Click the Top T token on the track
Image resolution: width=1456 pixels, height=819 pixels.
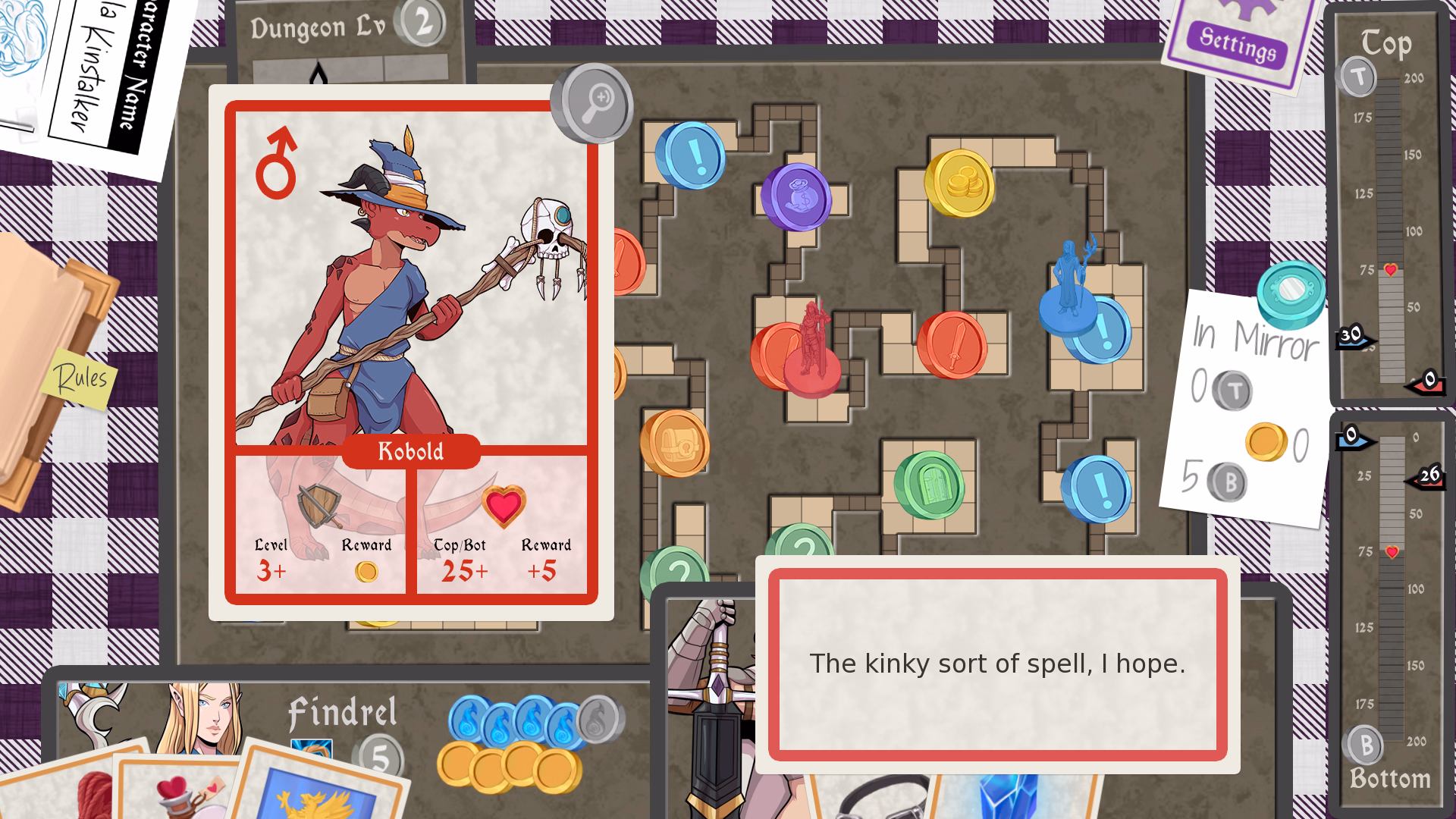coord(1358,77)
